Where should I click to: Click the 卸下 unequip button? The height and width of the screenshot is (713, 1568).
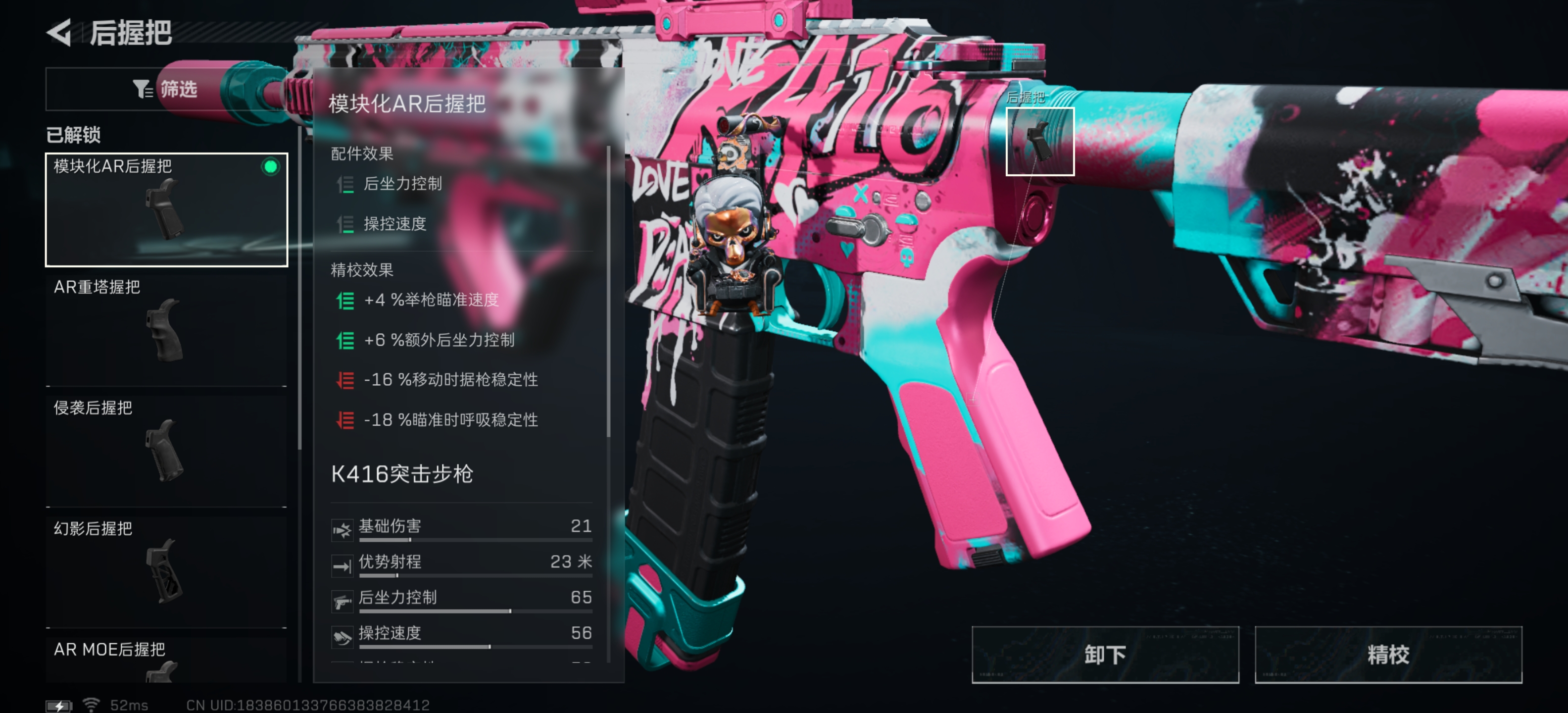1104,655
